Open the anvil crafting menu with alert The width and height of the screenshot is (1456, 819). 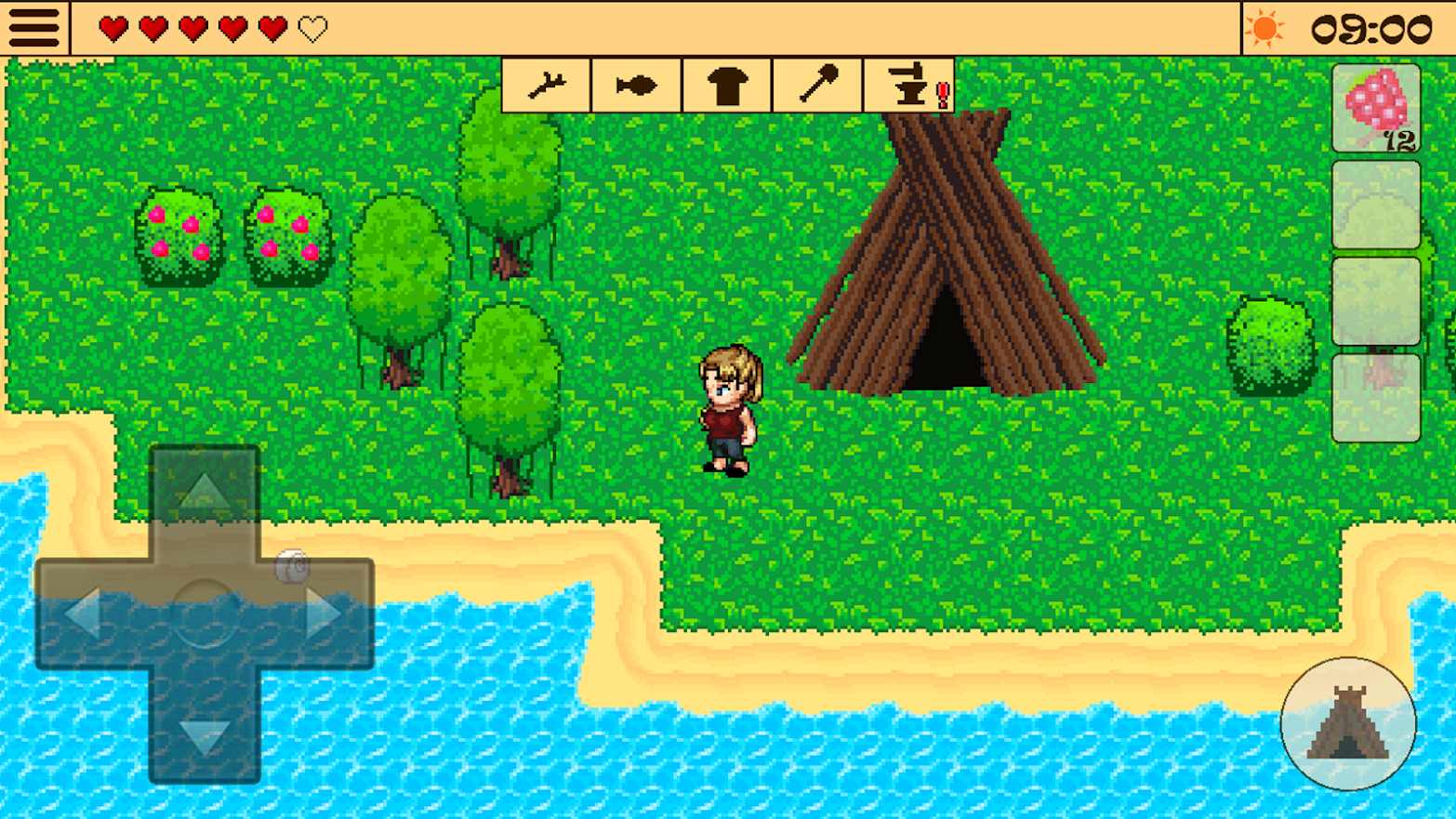pyautogui.click(x=907, y=85)
